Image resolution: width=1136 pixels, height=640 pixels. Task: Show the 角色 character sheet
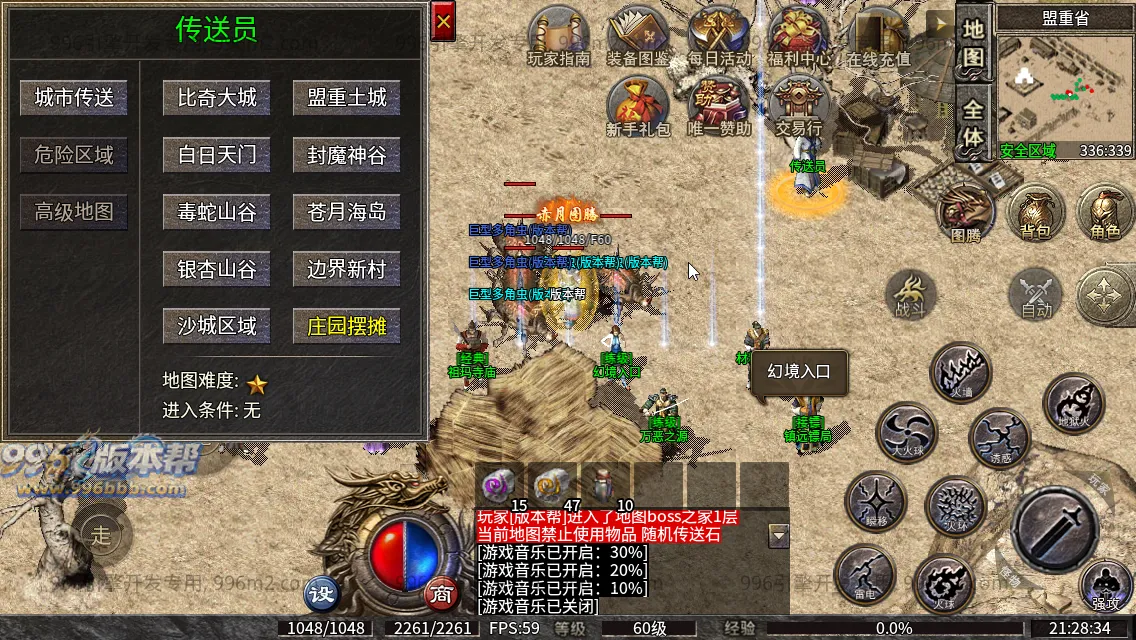pos(1105,213)
